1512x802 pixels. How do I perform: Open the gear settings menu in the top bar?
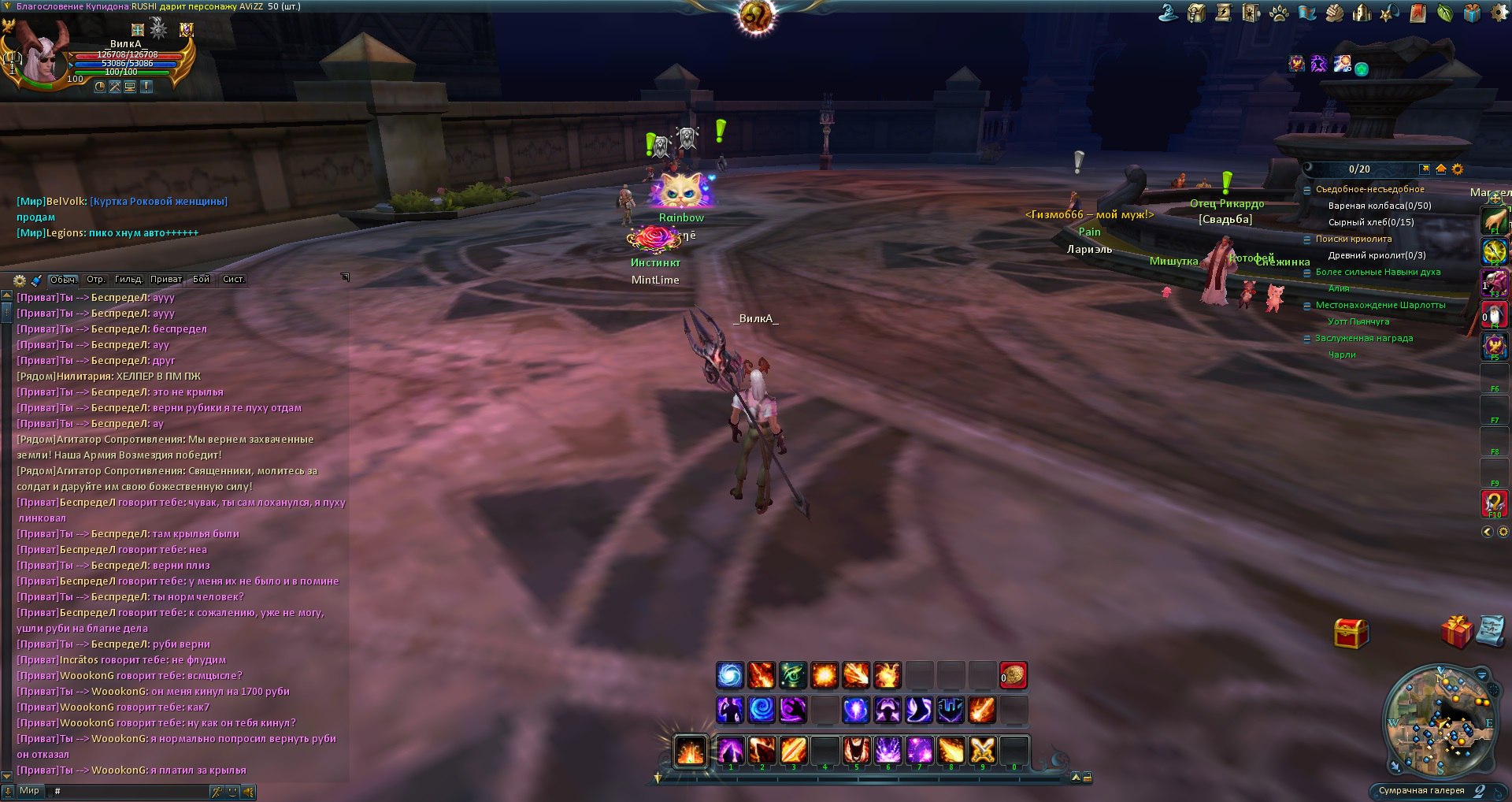pos(1499,13)
